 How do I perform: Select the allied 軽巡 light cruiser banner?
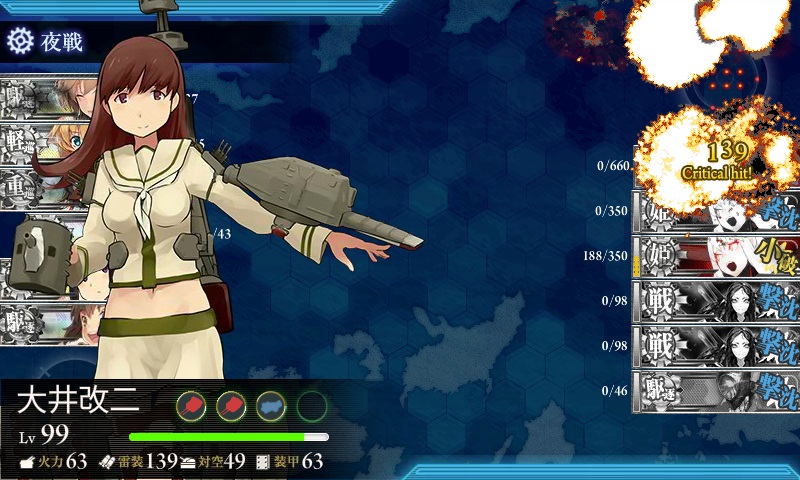(x=45, y=141)
